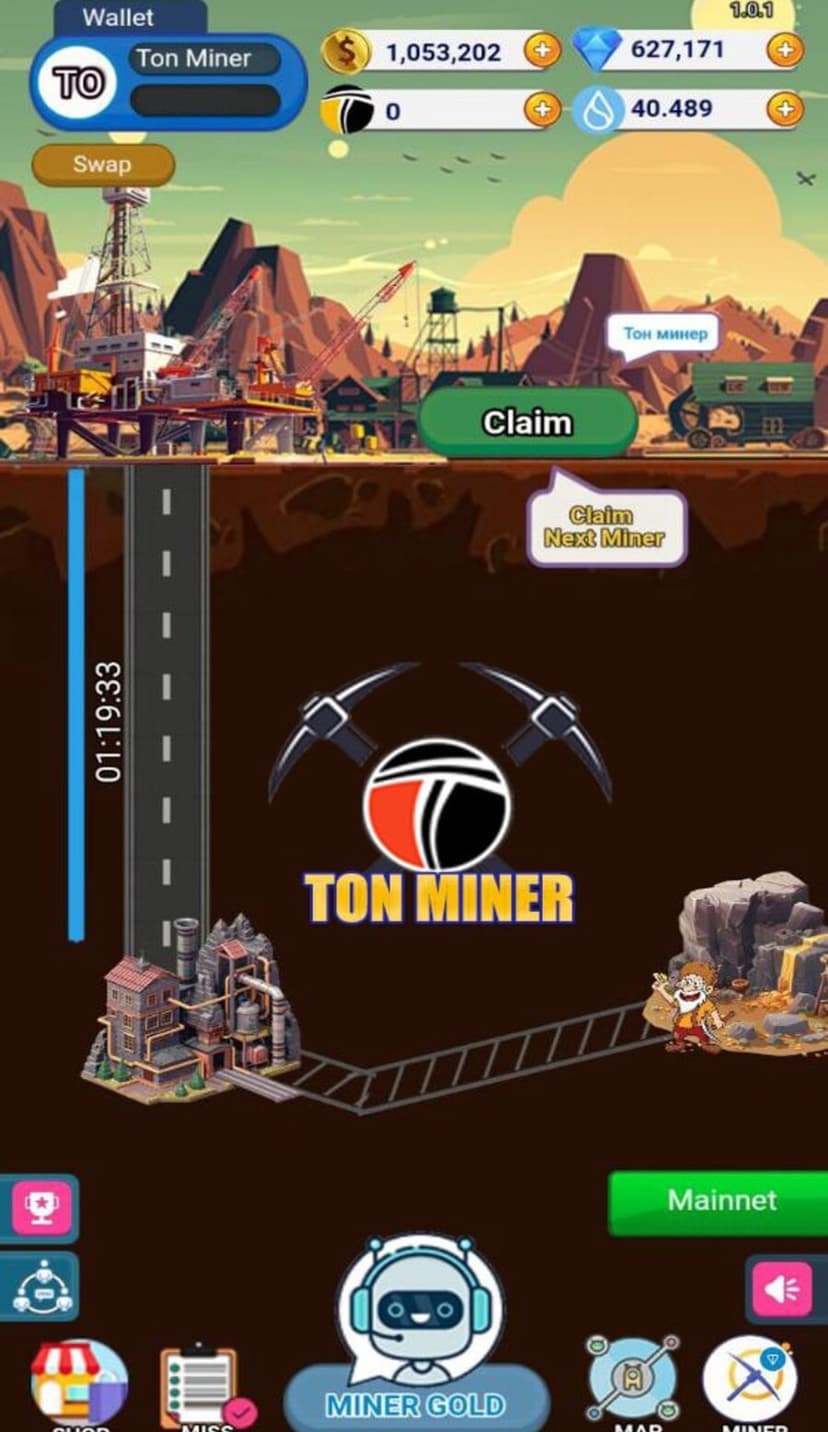This screenshot has width=828, height=1432.
Task: Claim the mining reward
Action: point(528,422)
